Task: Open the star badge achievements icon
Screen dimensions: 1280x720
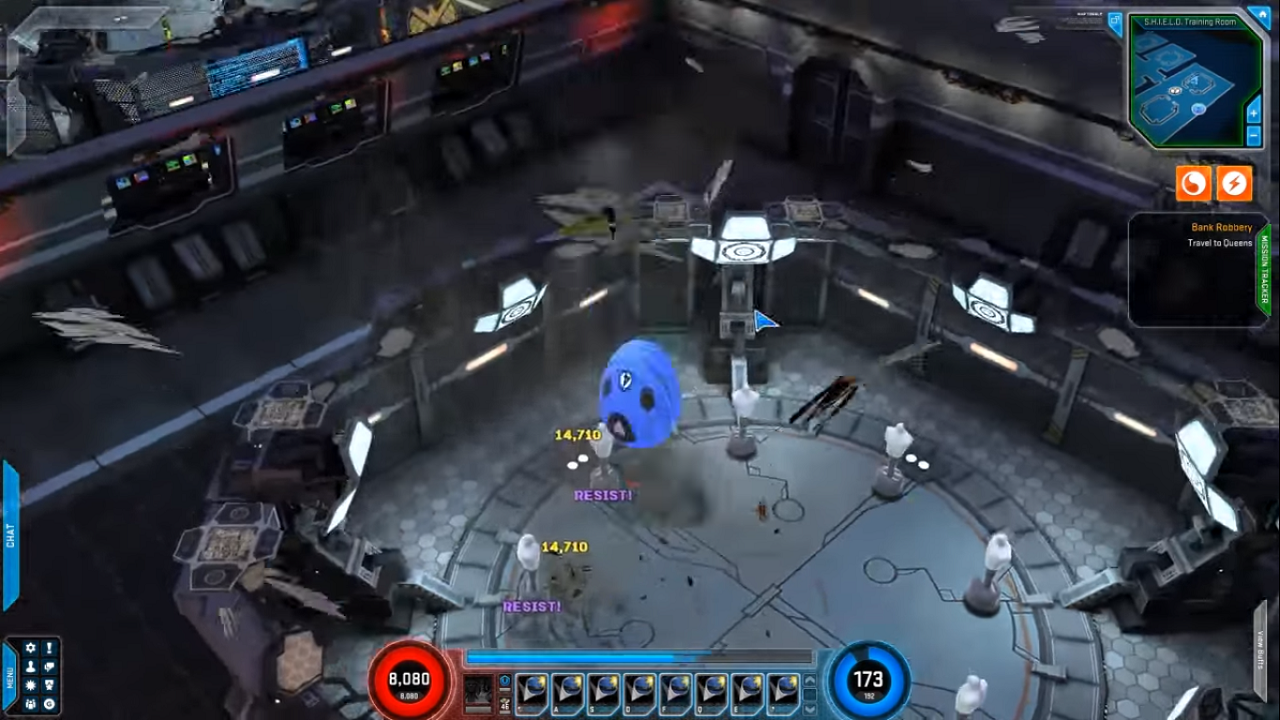Action: click(x=49, y=685)
